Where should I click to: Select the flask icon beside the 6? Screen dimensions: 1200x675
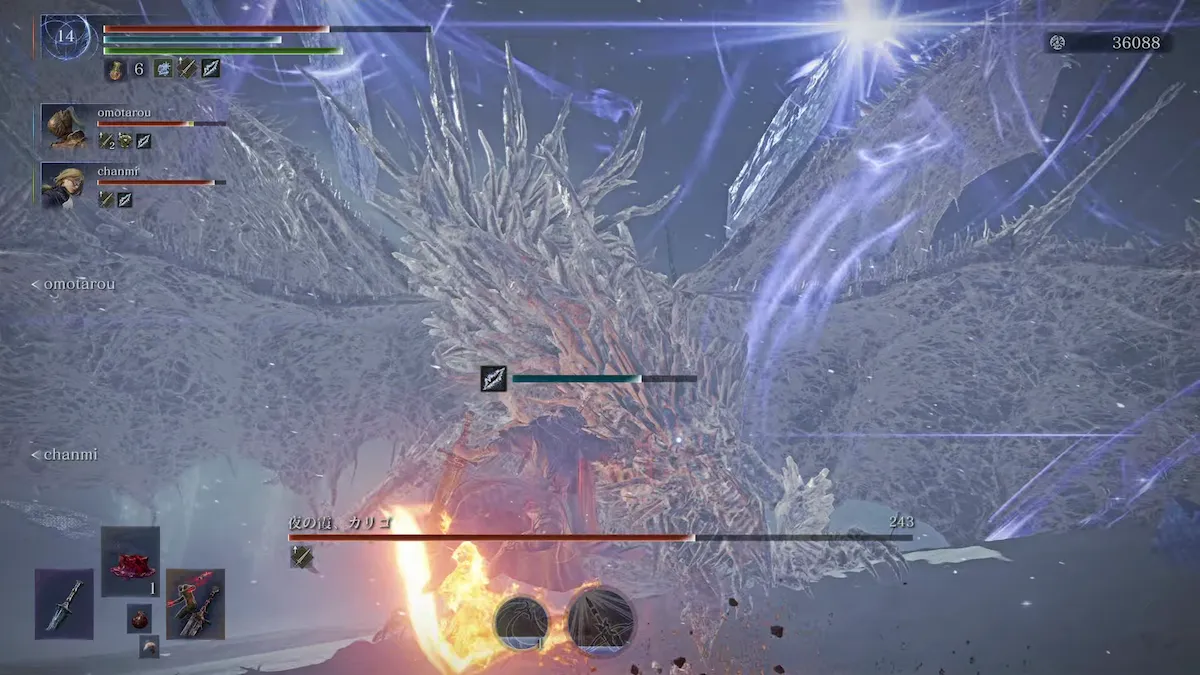point(115,69)
